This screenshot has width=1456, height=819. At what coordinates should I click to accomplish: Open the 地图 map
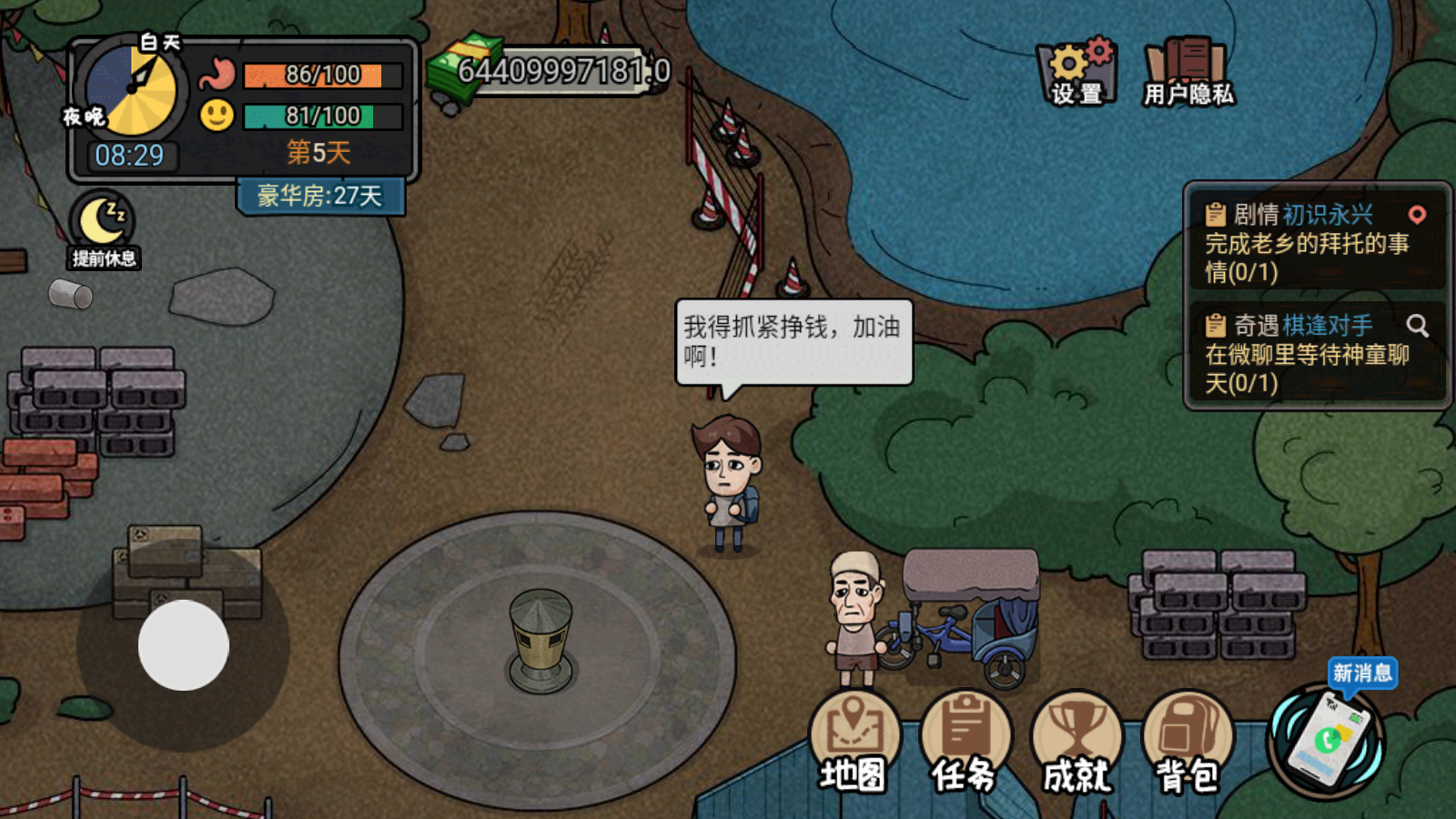pos(854,728)
